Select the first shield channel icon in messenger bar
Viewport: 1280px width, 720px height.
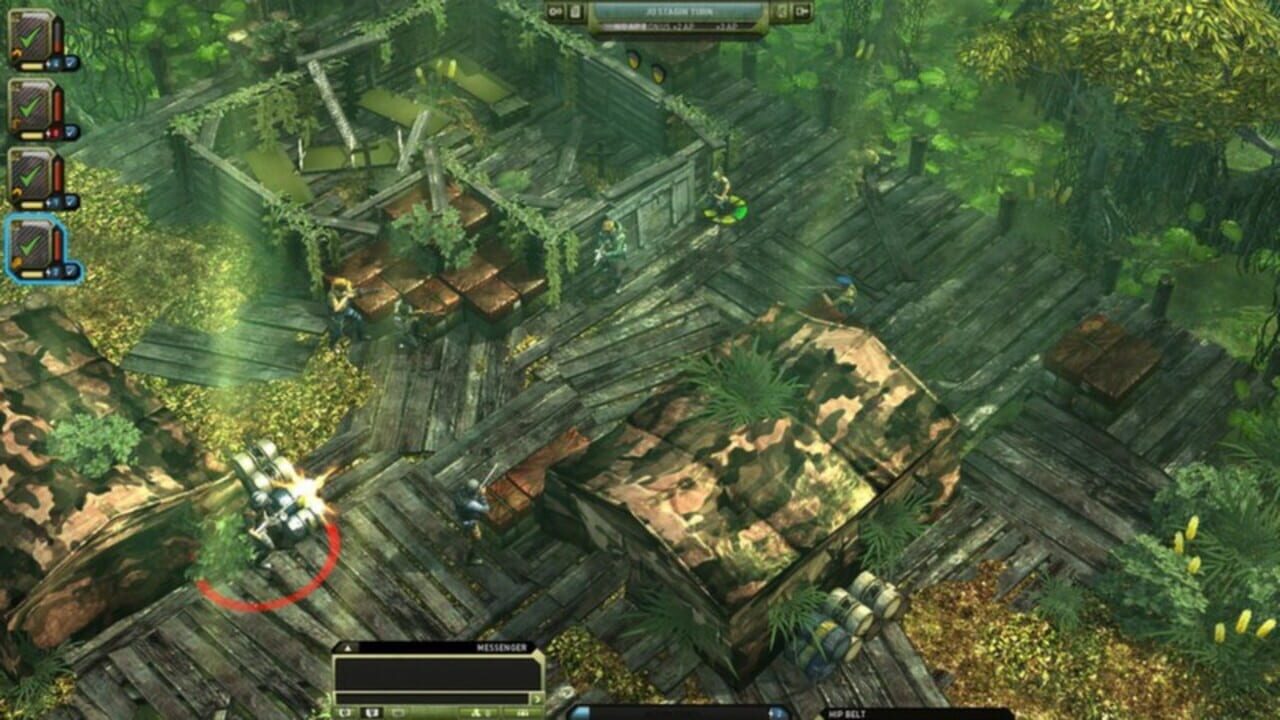[345, 712]
